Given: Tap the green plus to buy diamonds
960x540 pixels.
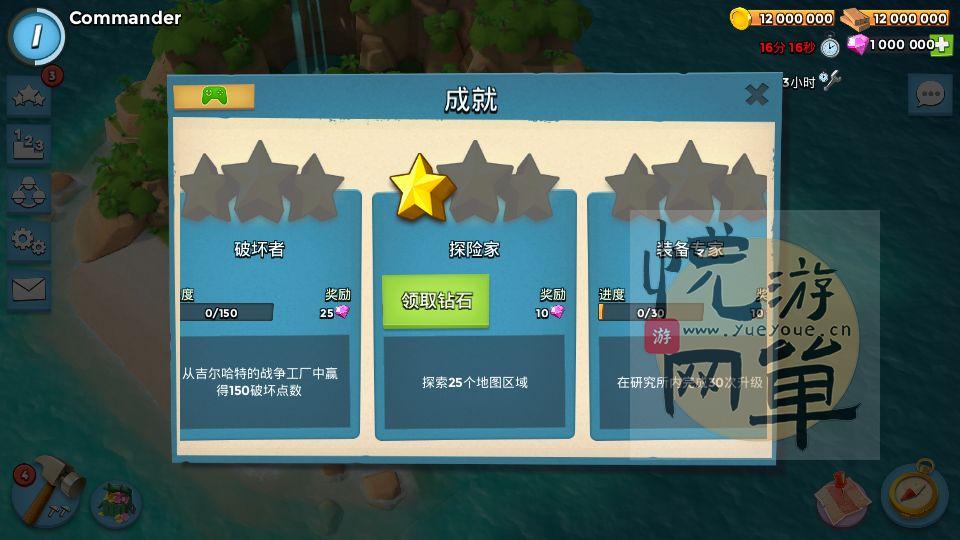Looking at the screenshot, I should (941, 45).
